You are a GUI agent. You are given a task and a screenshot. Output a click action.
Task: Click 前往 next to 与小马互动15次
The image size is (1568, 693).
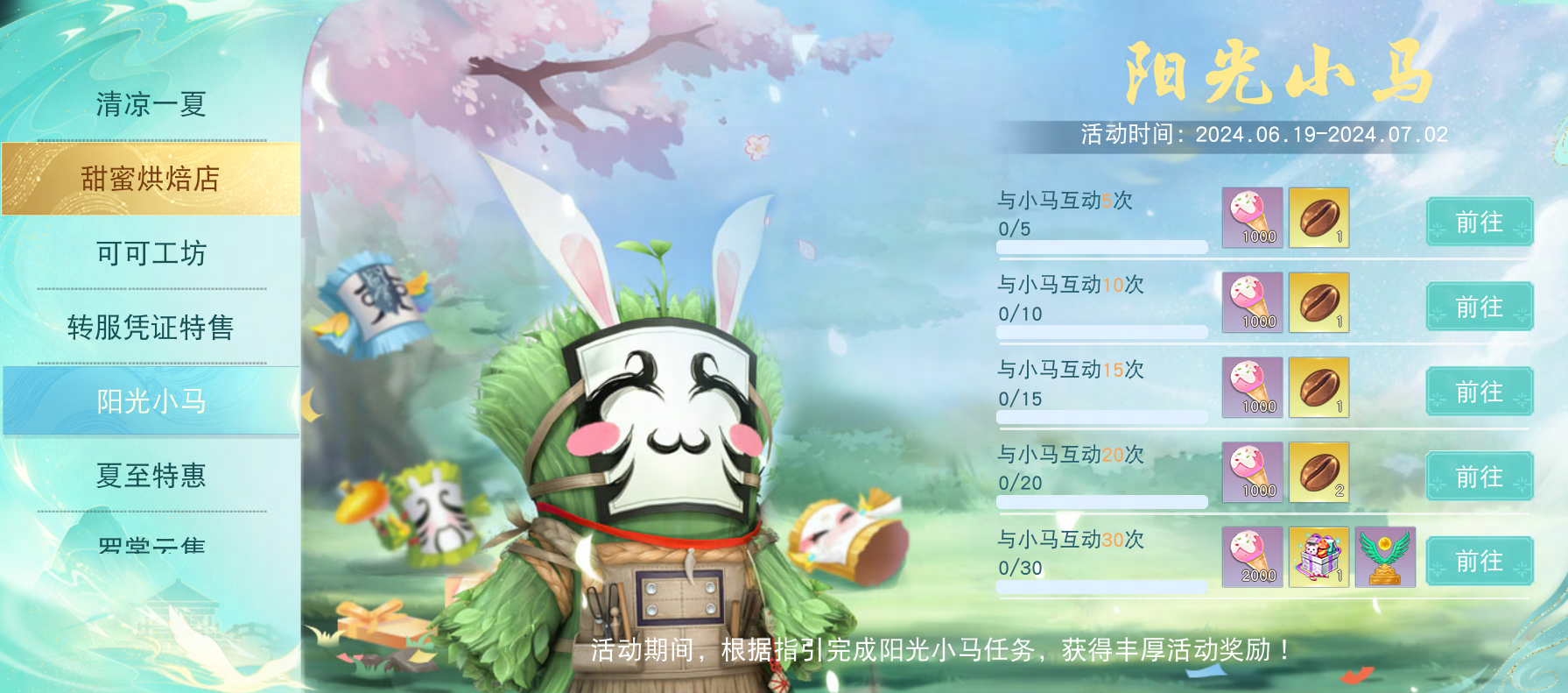pos(1479,393)
